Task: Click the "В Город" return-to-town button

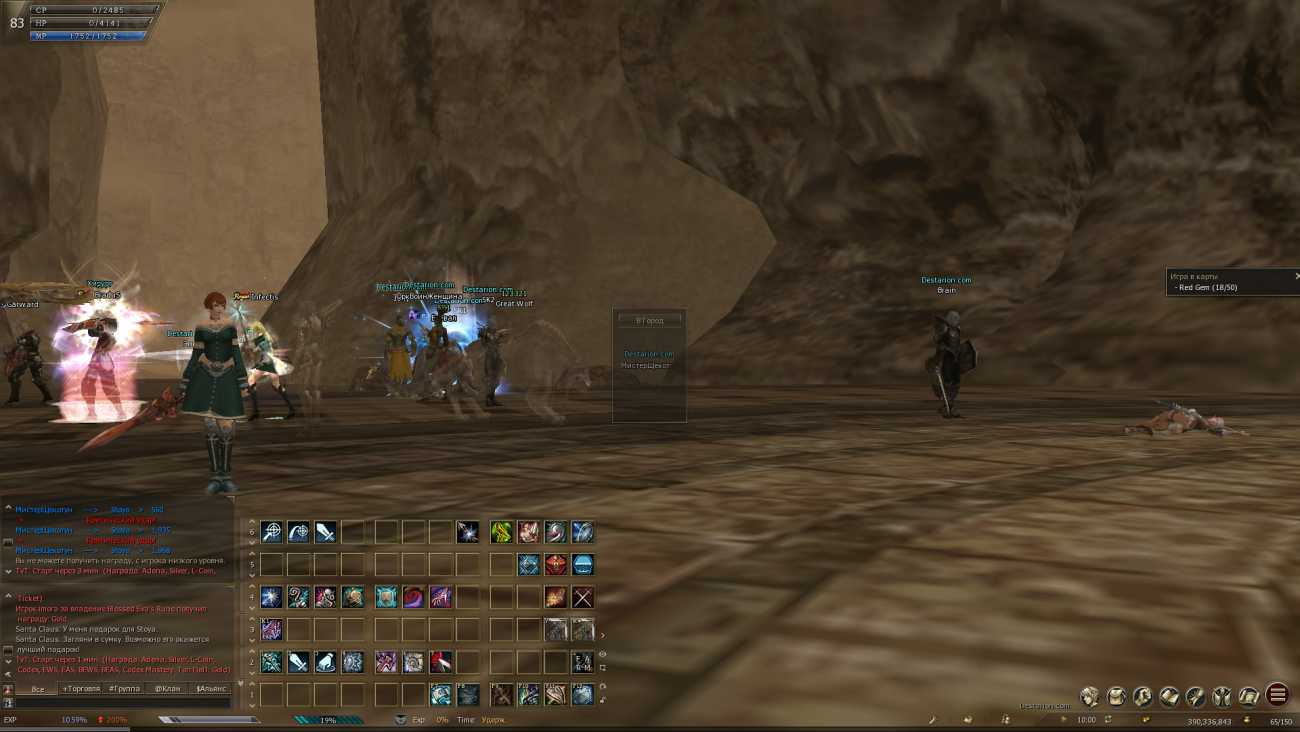Action: click(649, 320)
